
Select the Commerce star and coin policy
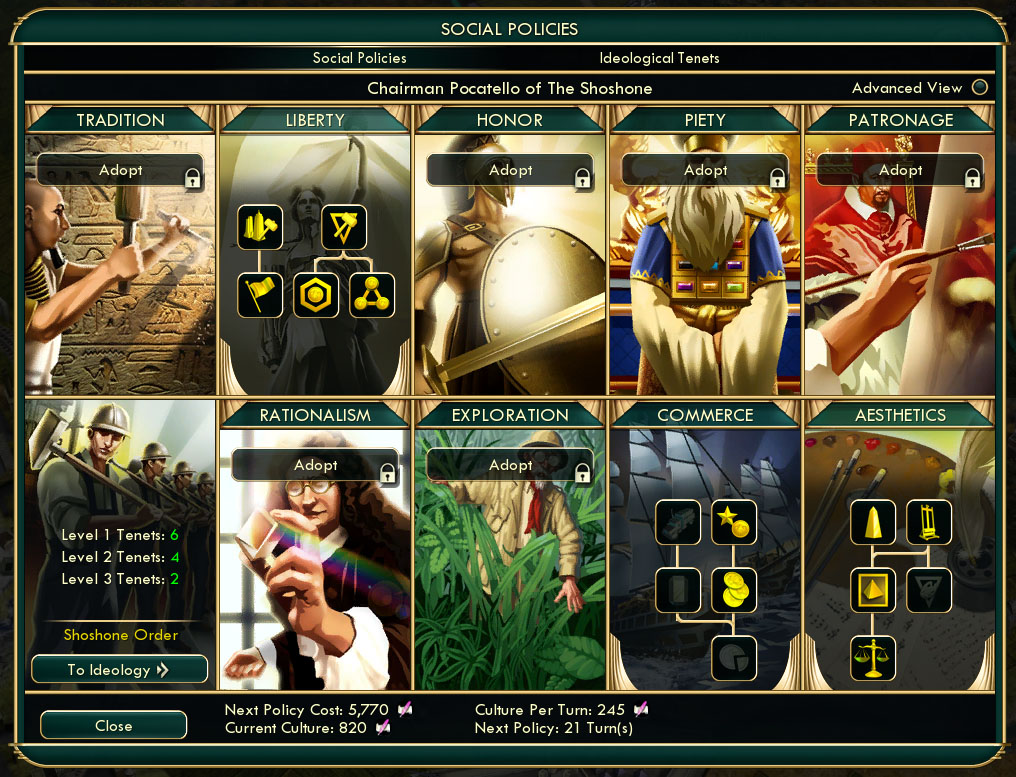click(734, 523)
